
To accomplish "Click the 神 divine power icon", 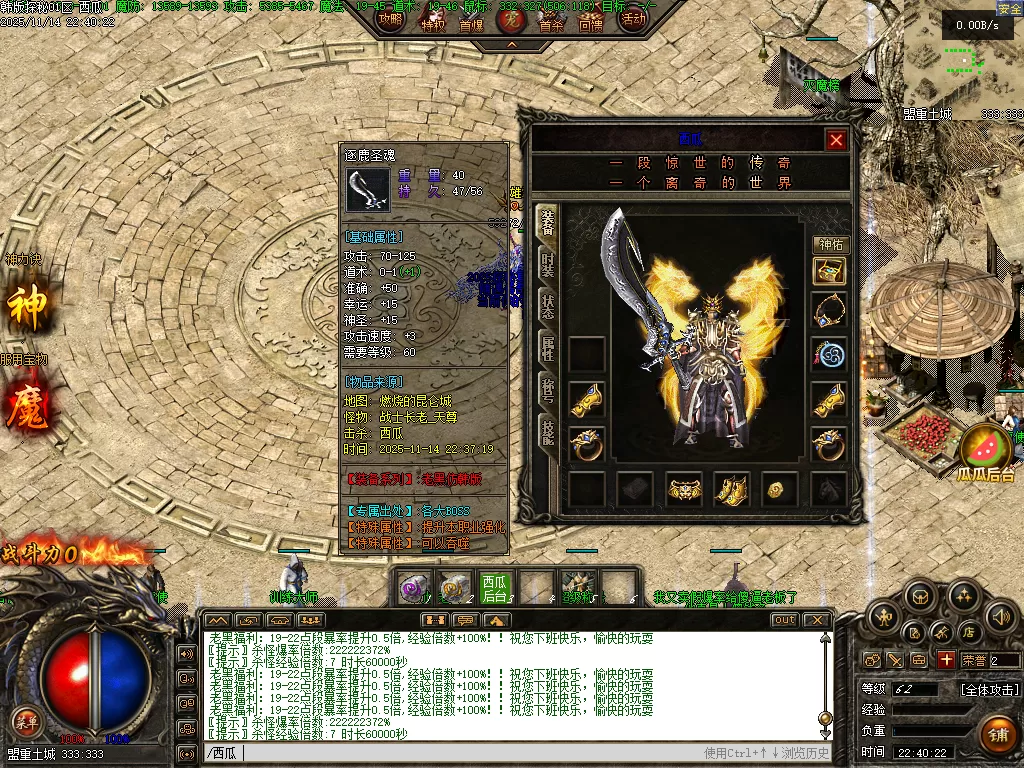I will click(27, 307).
